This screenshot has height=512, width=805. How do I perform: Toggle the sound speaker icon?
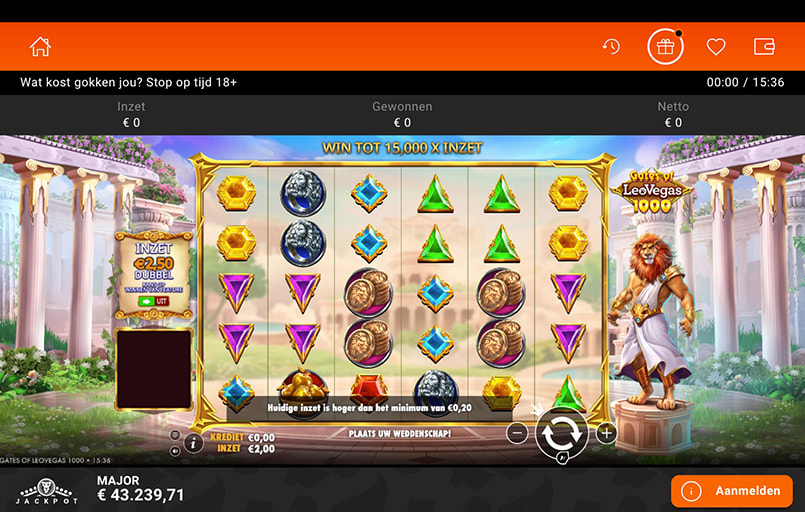(x=175, y=450)
